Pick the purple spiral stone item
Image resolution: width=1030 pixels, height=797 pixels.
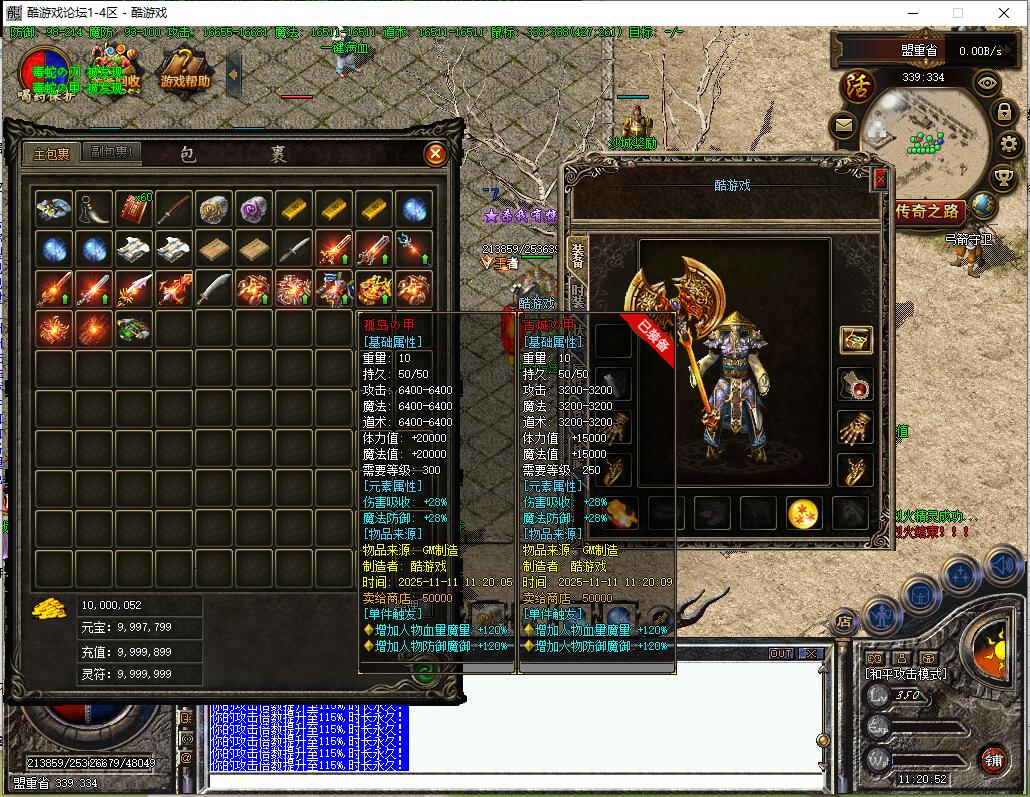[x=254, y=209]
